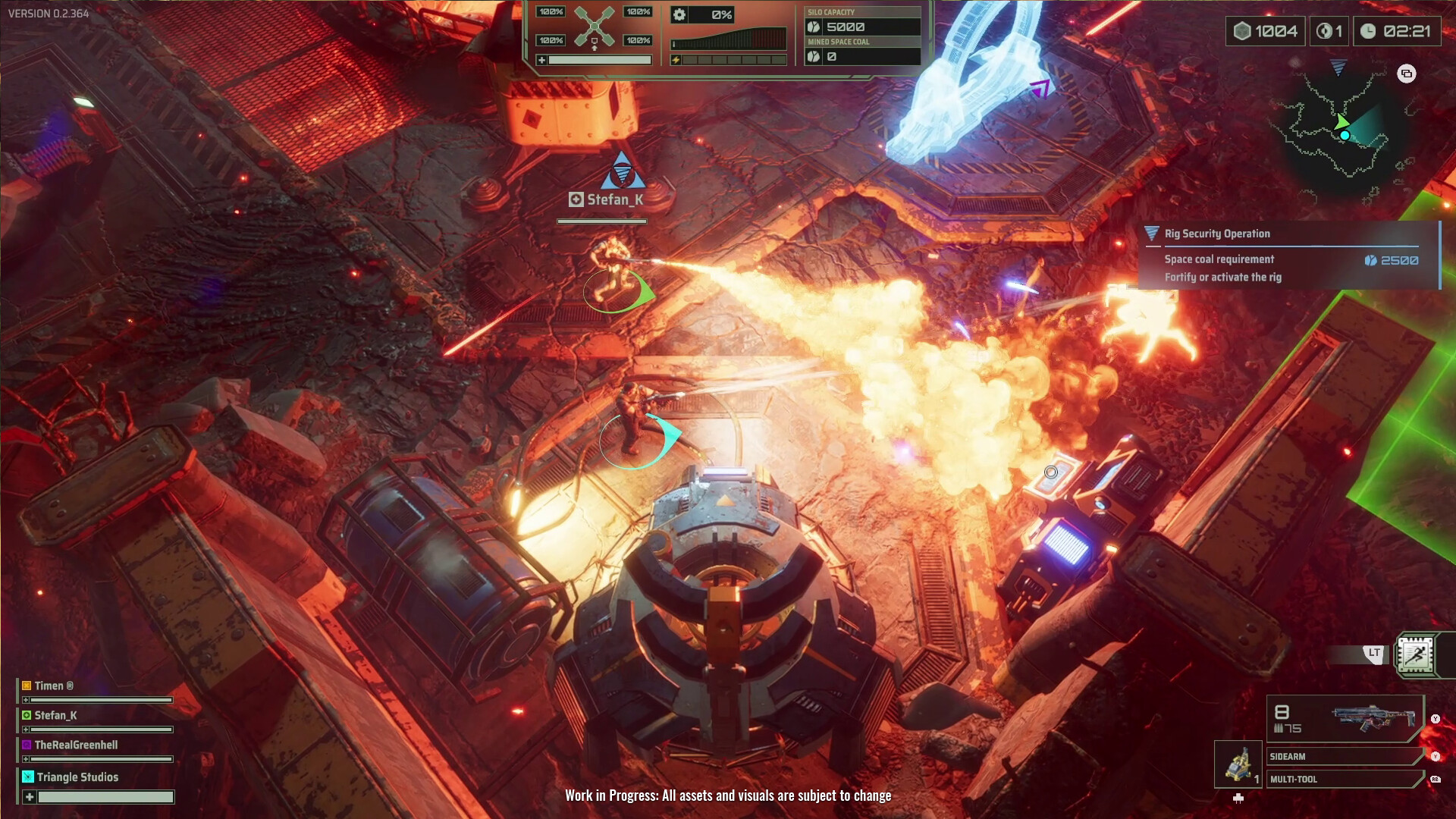1456x819 pixels.
Task: Choose the MULTI-TOOL slot
Action: 1344,779
